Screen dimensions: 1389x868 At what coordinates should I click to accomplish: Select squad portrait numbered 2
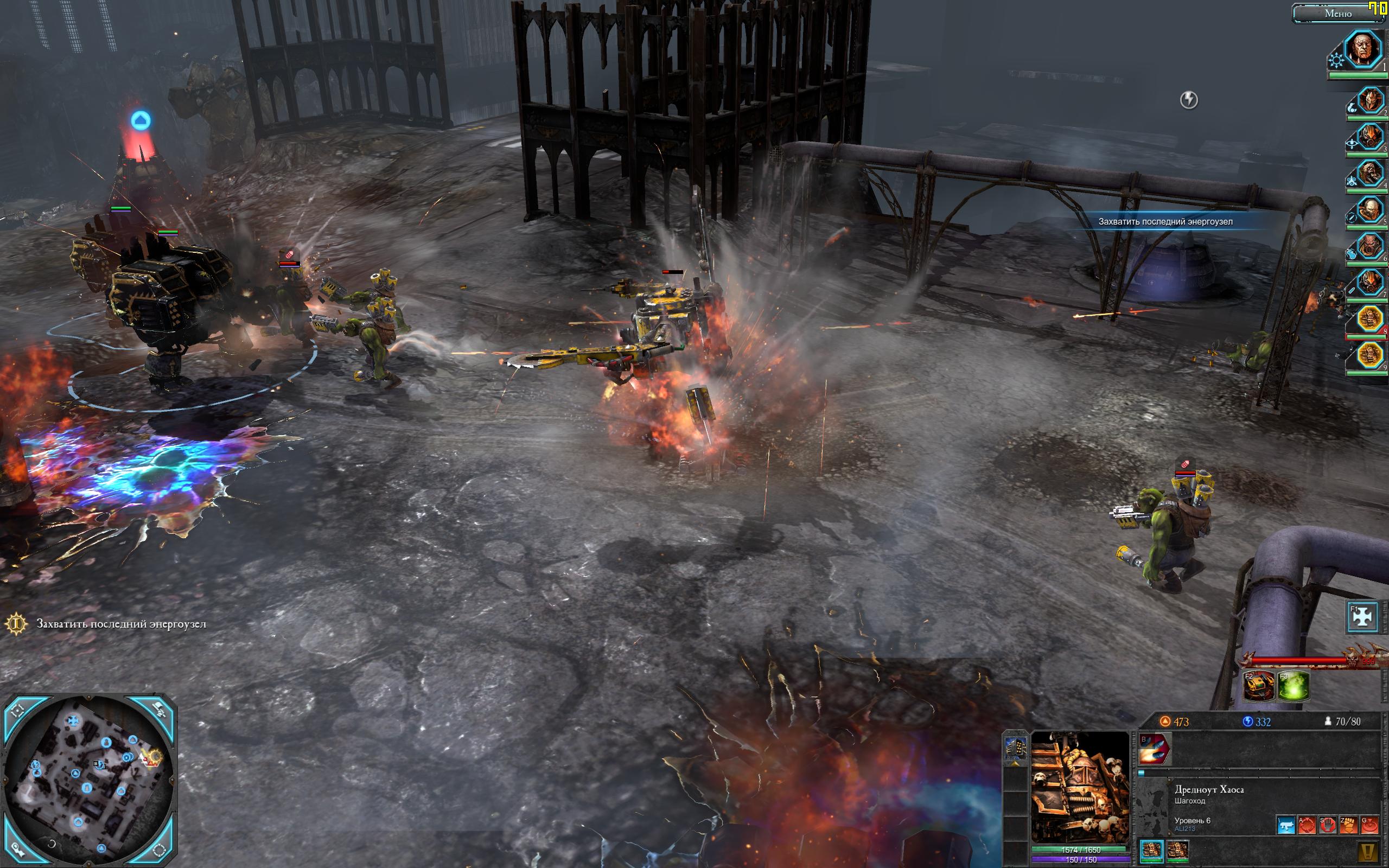1370,103
